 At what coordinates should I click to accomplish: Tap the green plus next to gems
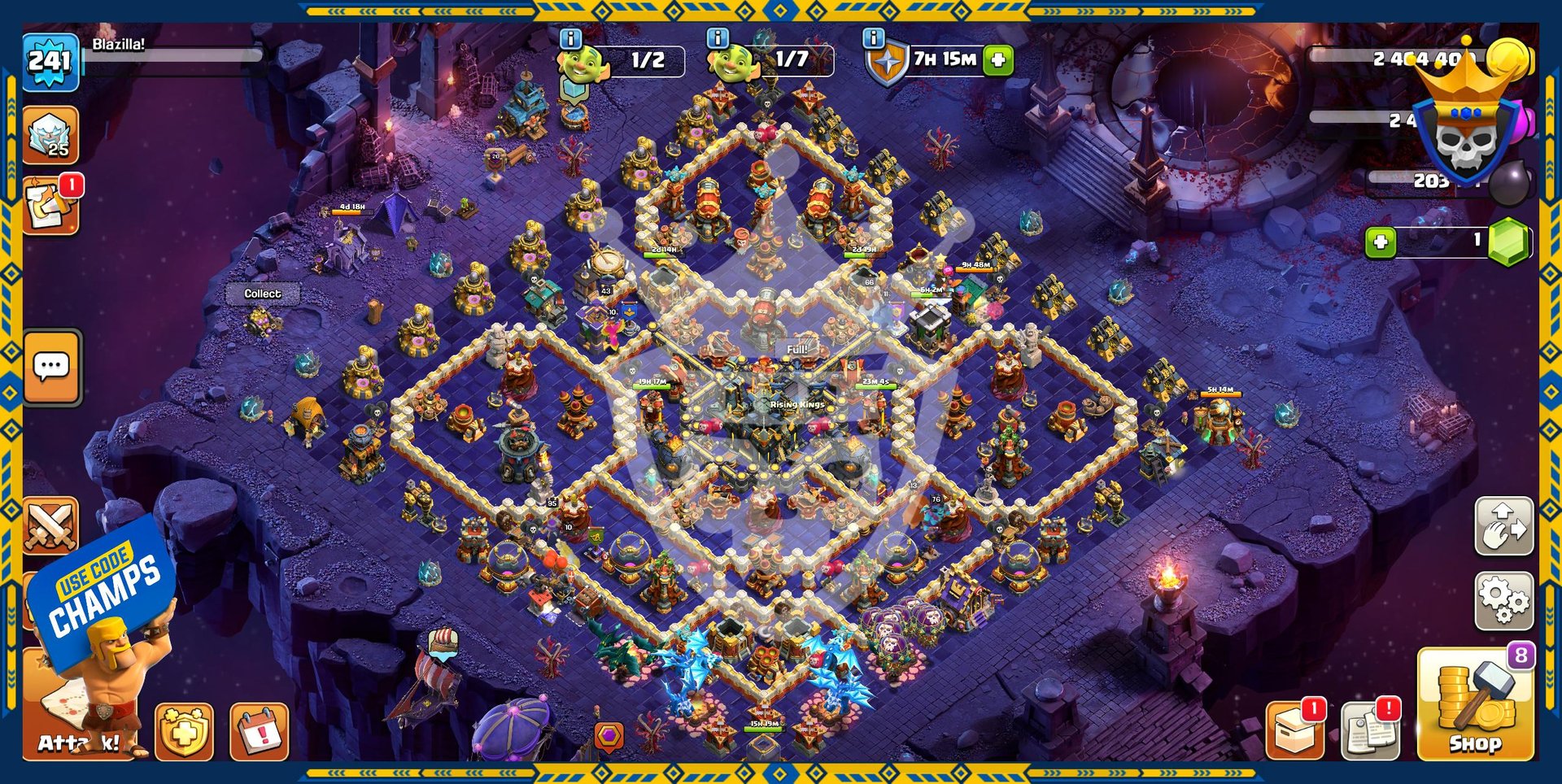(1381, 242)
